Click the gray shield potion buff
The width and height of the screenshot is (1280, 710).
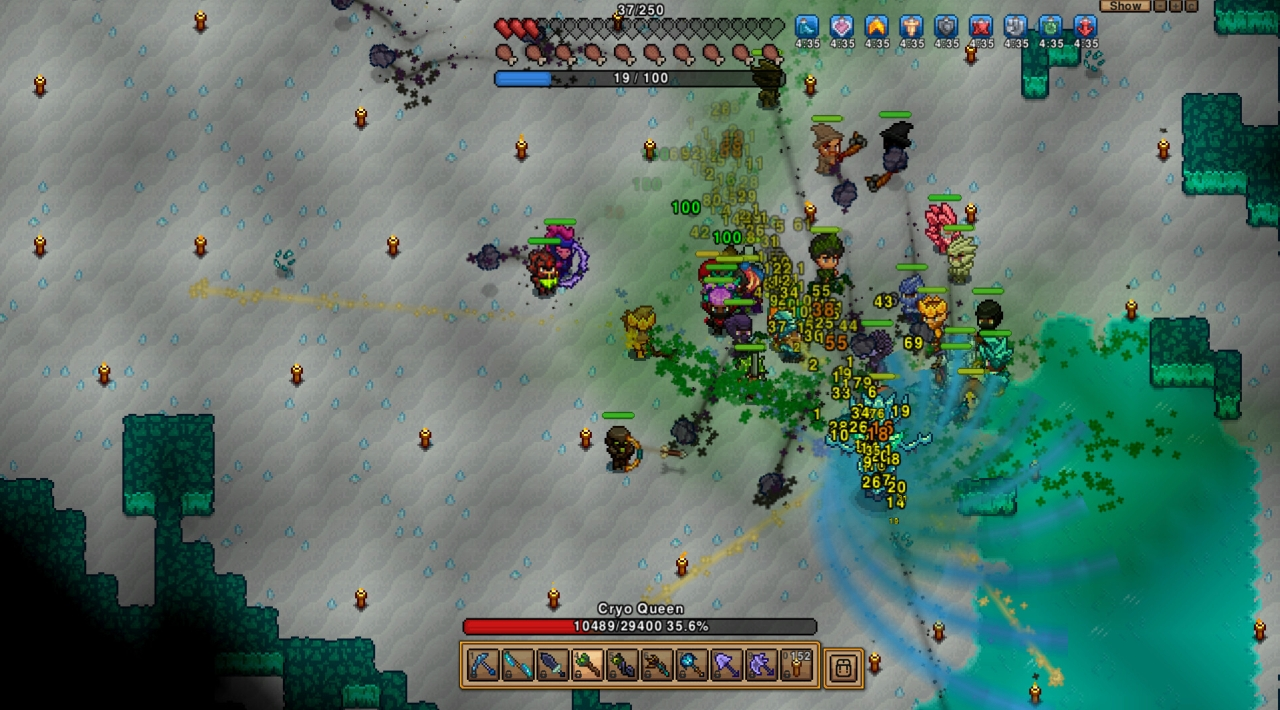tap(946, 27)
